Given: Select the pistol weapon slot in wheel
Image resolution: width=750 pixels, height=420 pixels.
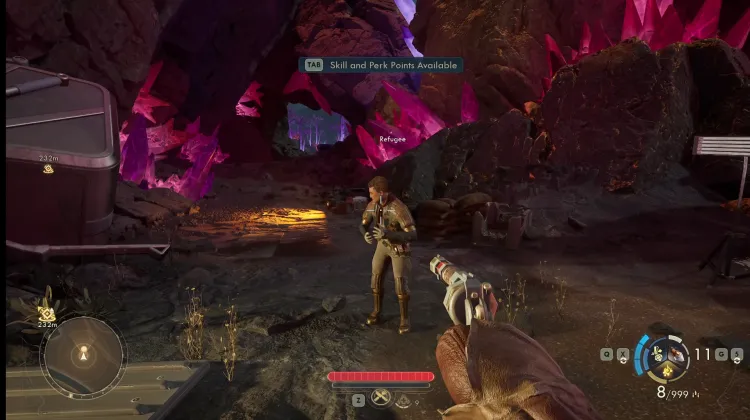Looking at the screenshot, I should tap(679, 352).
